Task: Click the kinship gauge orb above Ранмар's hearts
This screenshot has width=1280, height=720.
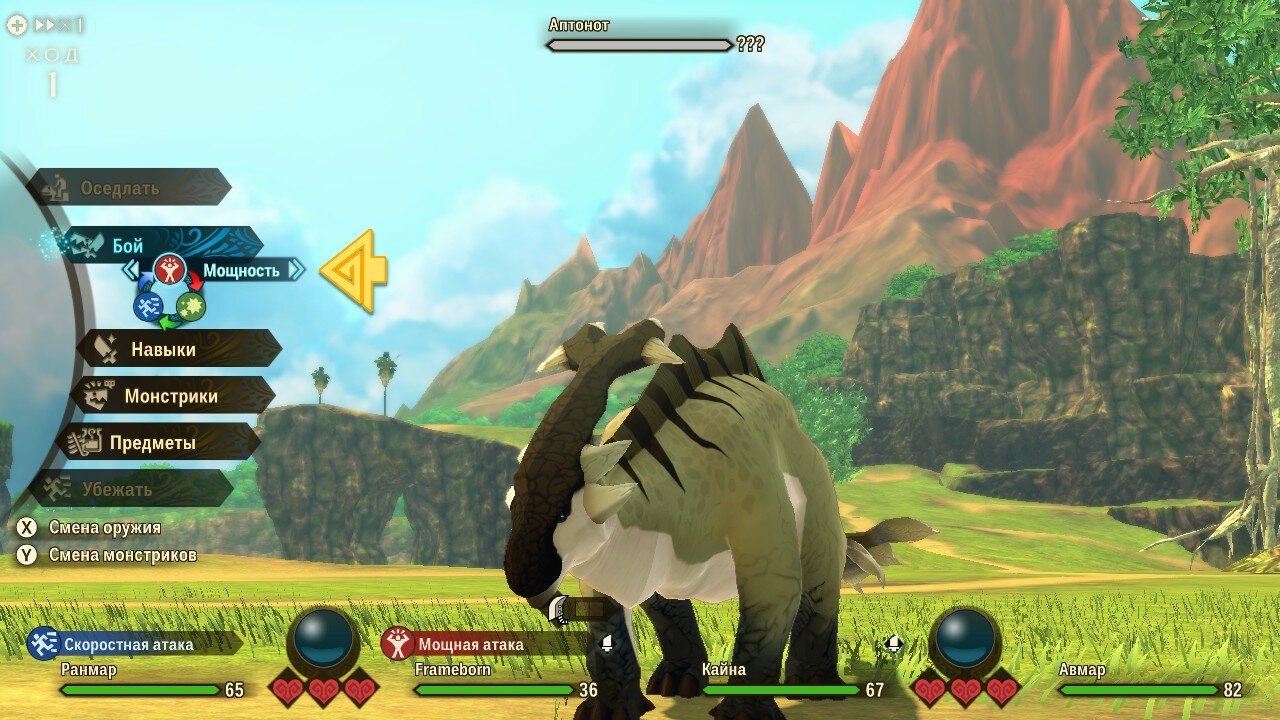Action: pos(324,638)
